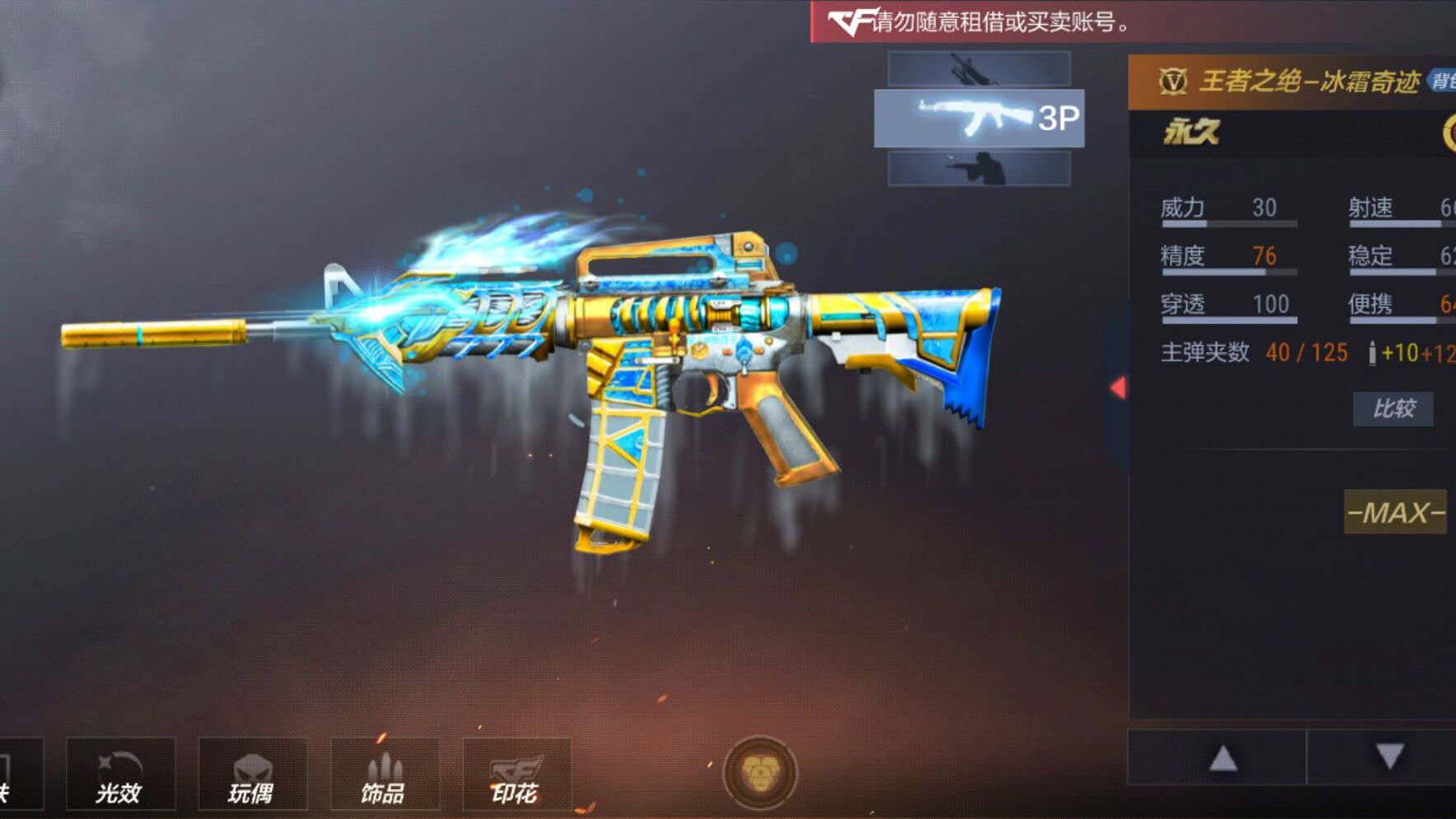Click the bullet icon next to +10+12
The width and height of the screenshot is (1456, 819).
(x=1372, y=352)
